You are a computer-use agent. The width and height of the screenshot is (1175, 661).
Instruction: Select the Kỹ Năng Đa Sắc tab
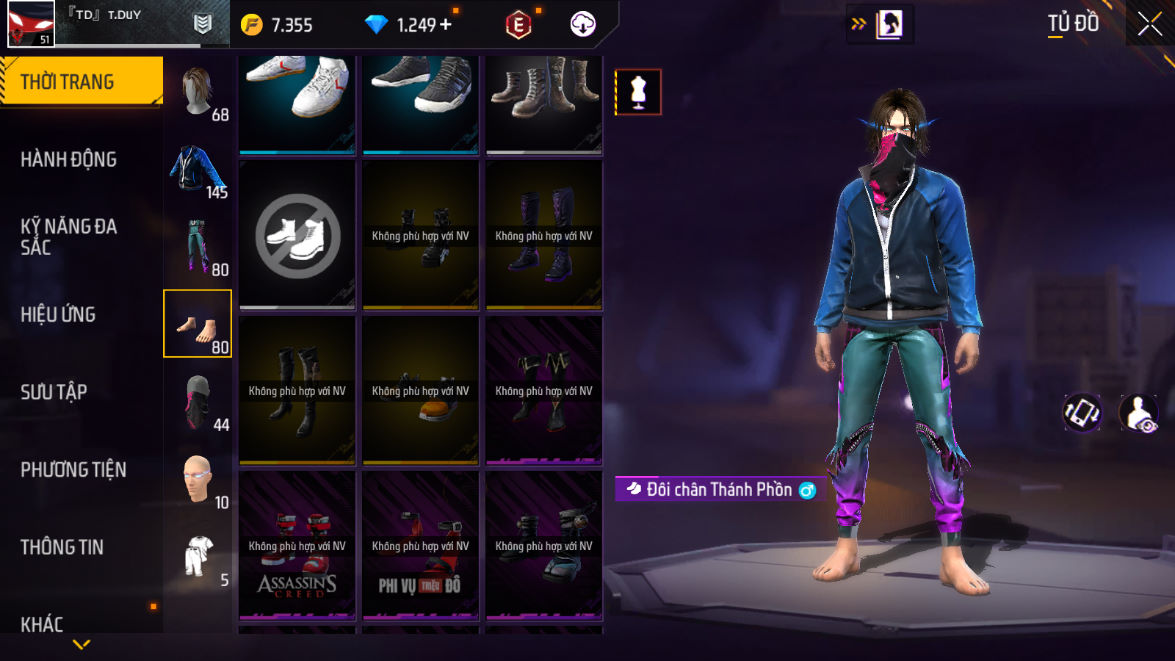click(70, 236)
